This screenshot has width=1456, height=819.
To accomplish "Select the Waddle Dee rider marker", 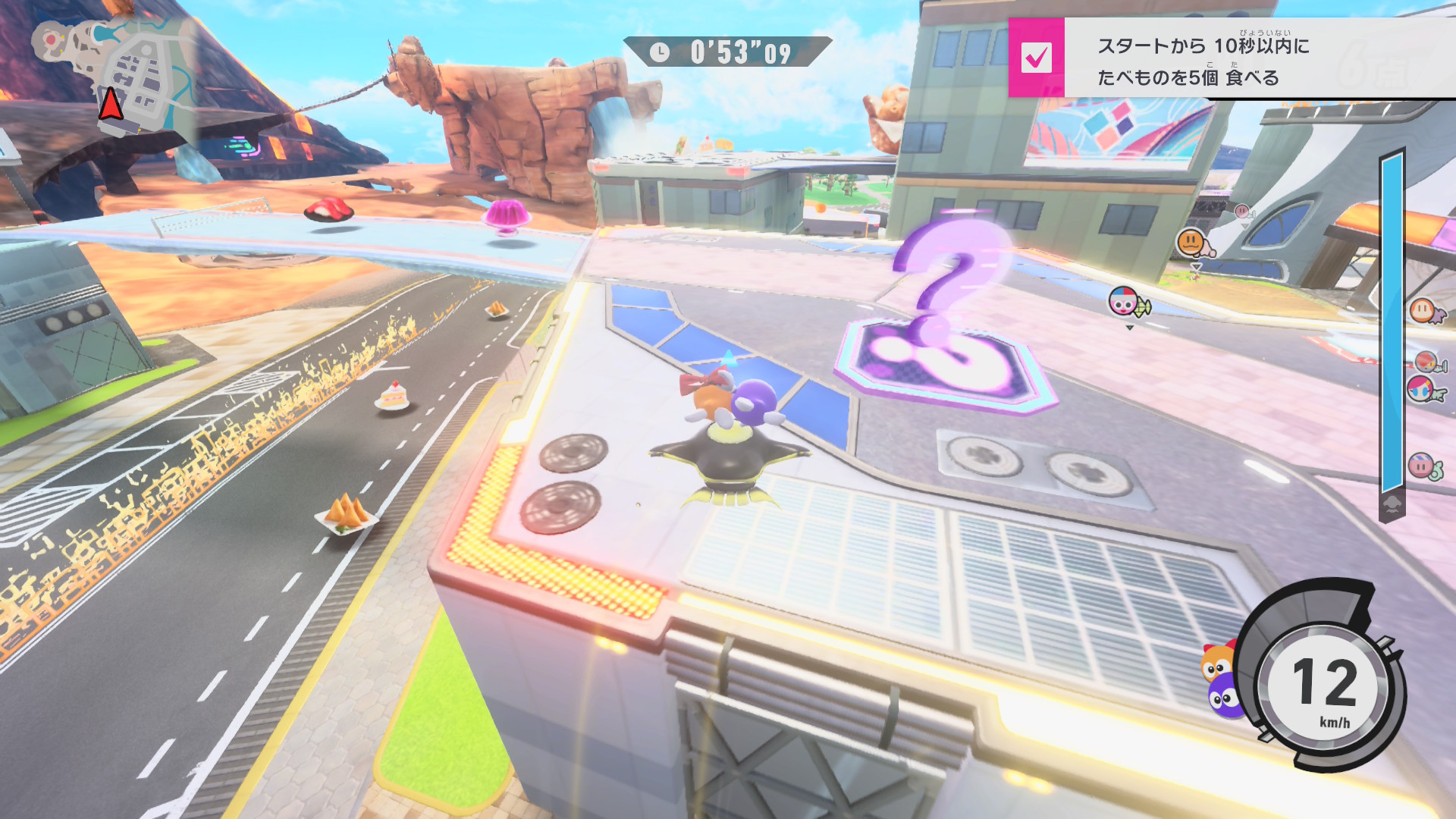I will click(x=1423, y=310).
